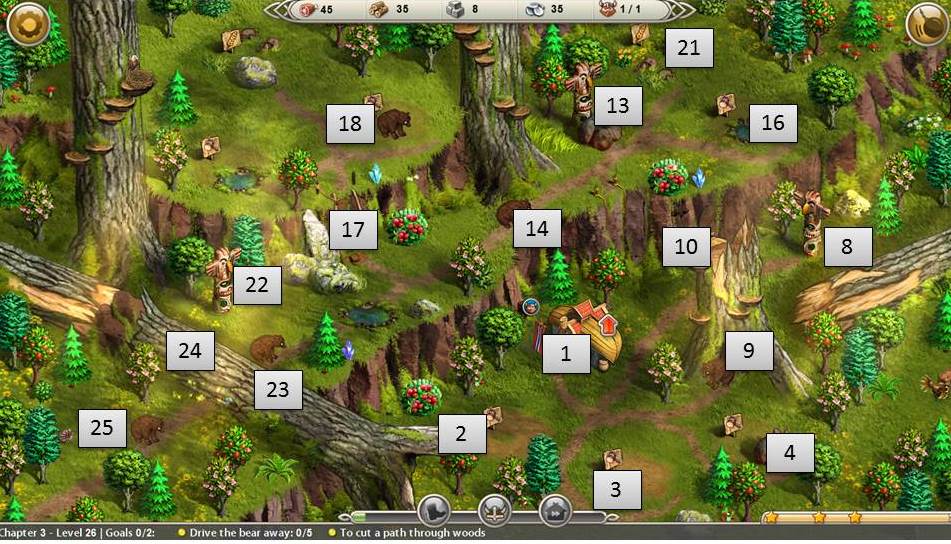Click the round horn button
The height and width of the screenshot is (544, 951).
(x=926, y=23)
